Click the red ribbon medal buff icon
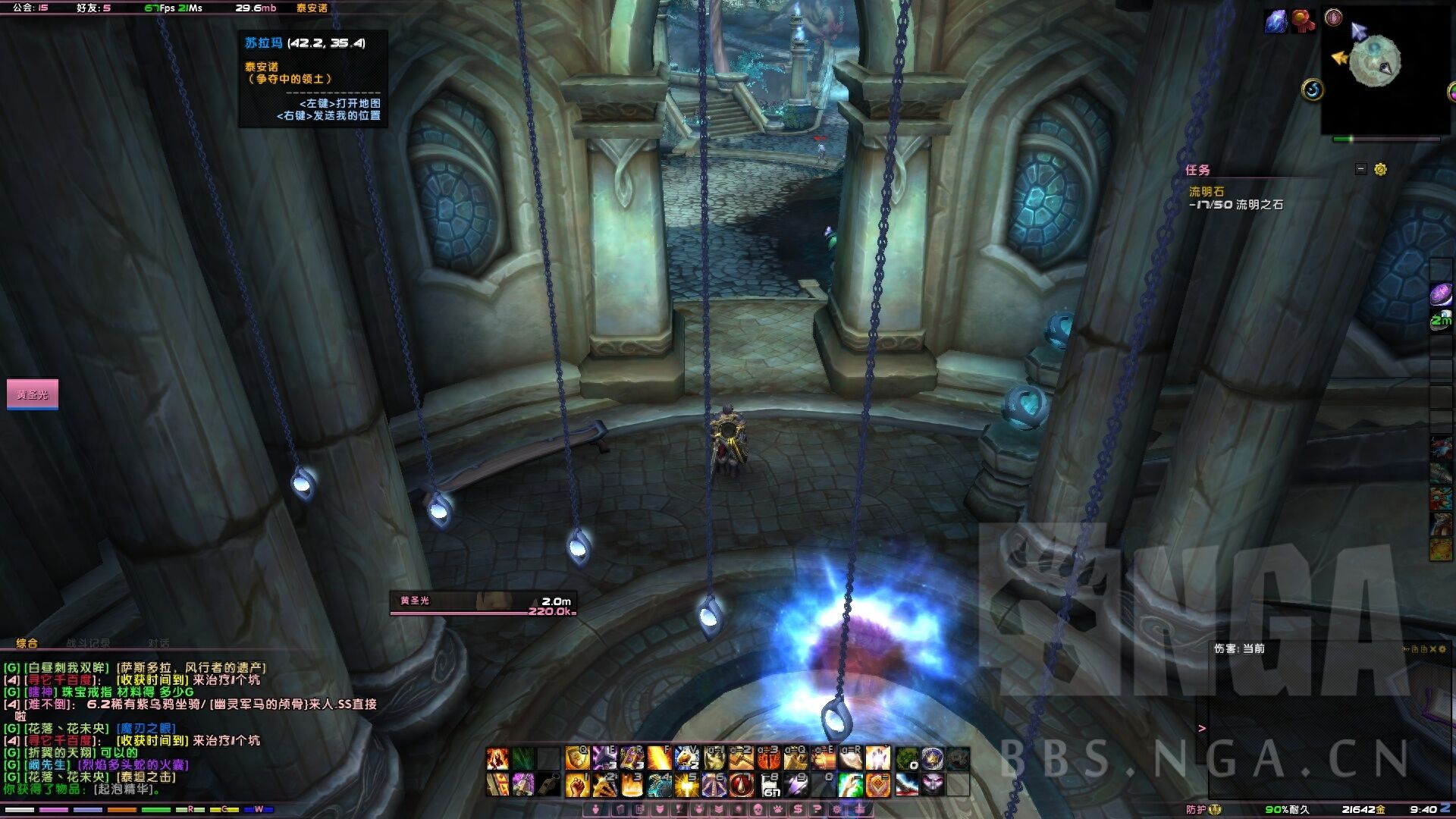1456x819 pixels. click(1304, 21)
